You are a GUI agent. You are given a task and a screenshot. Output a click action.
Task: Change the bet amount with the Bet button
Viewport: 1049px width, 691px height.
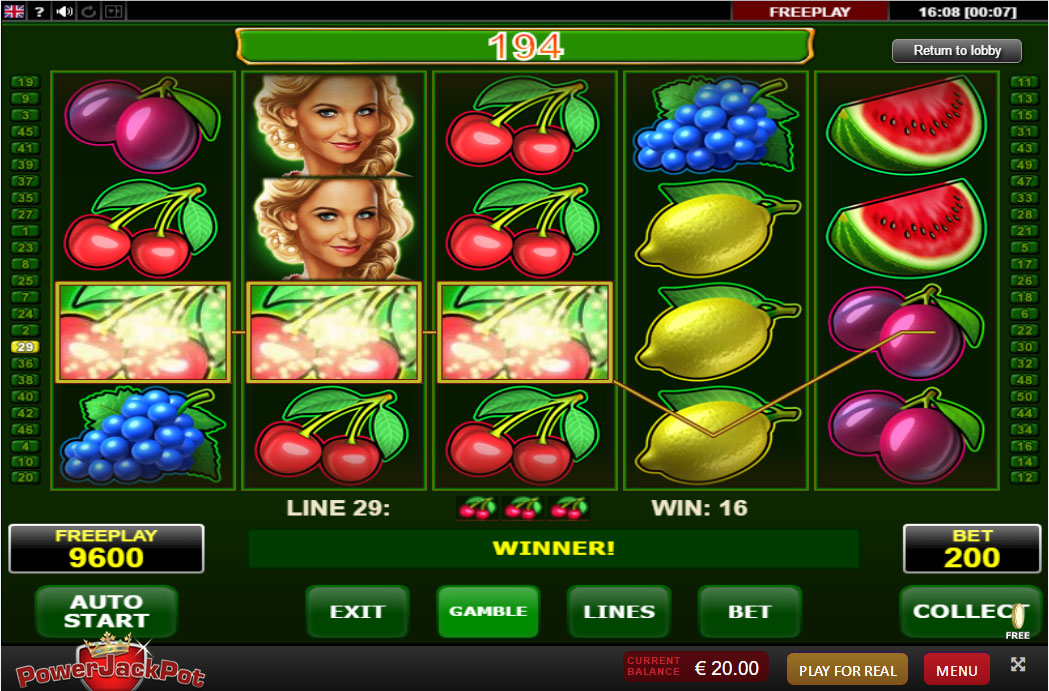(x=750, y=612)
